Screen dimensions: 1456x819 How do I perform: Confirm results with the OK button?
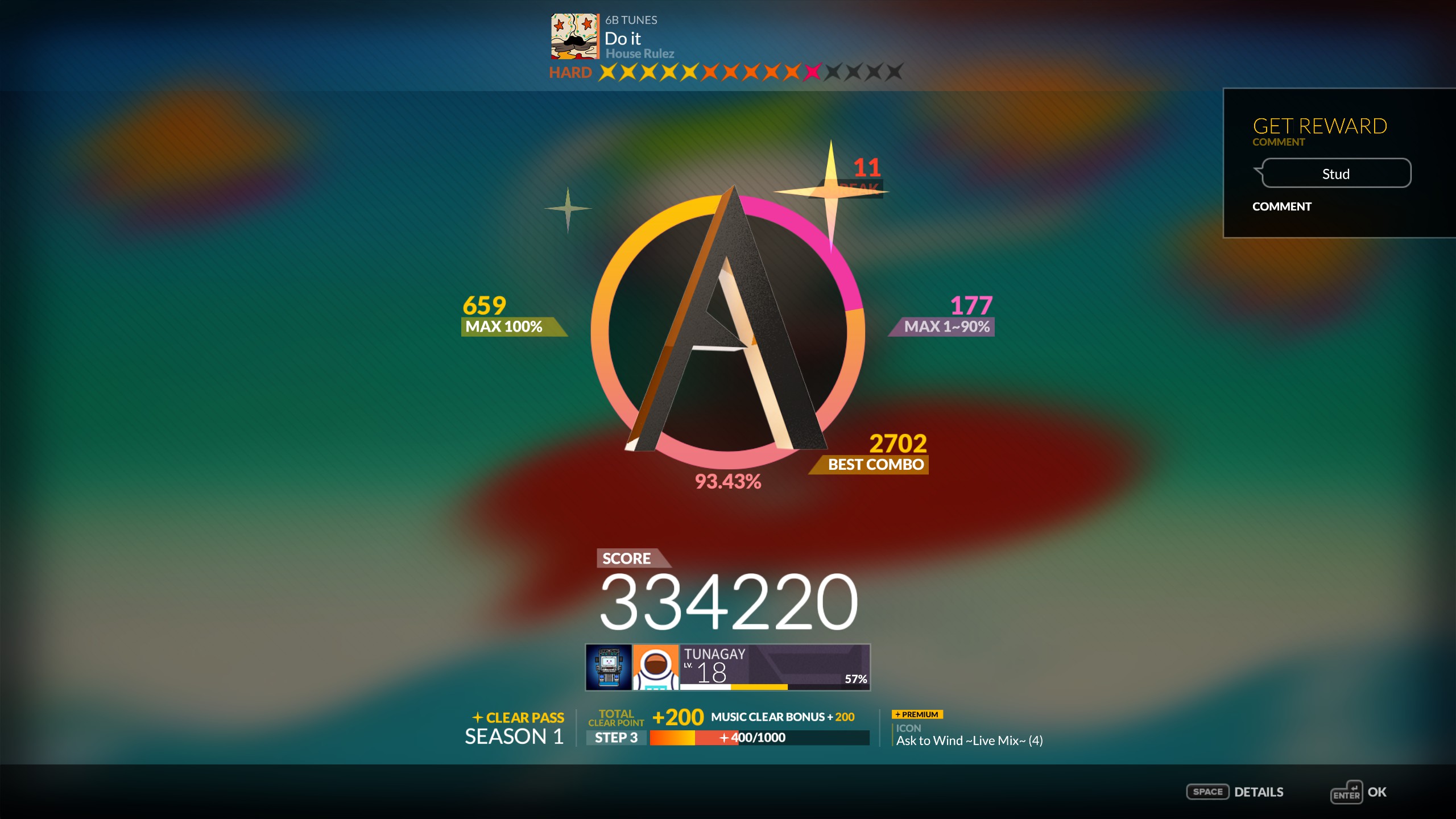[1358, 792]
